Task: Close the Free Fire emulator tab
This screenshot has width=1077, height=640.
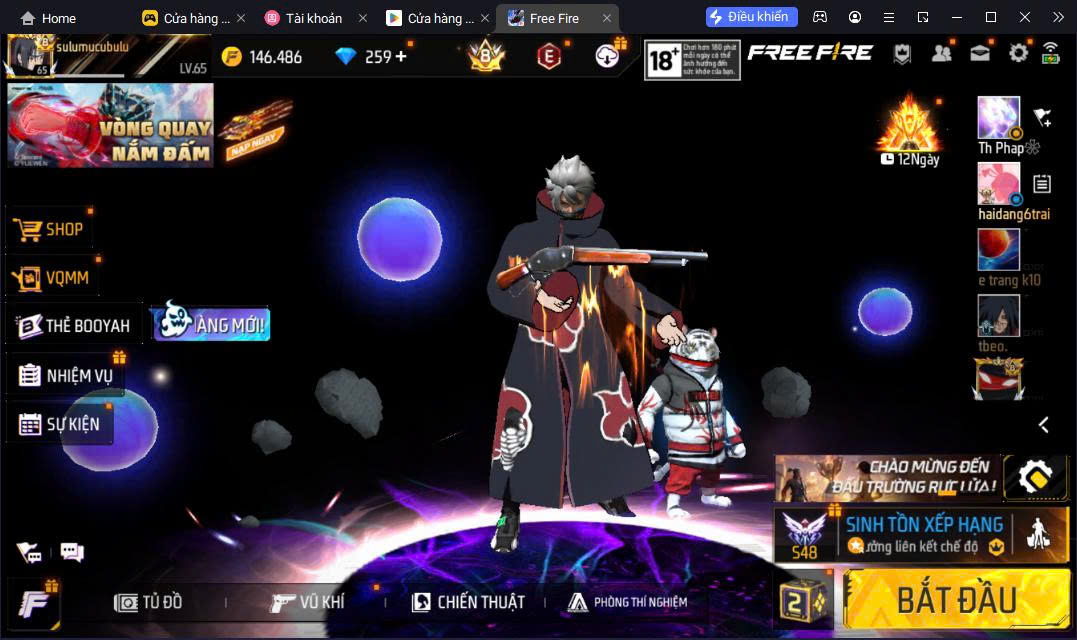Action: [606, 18]
